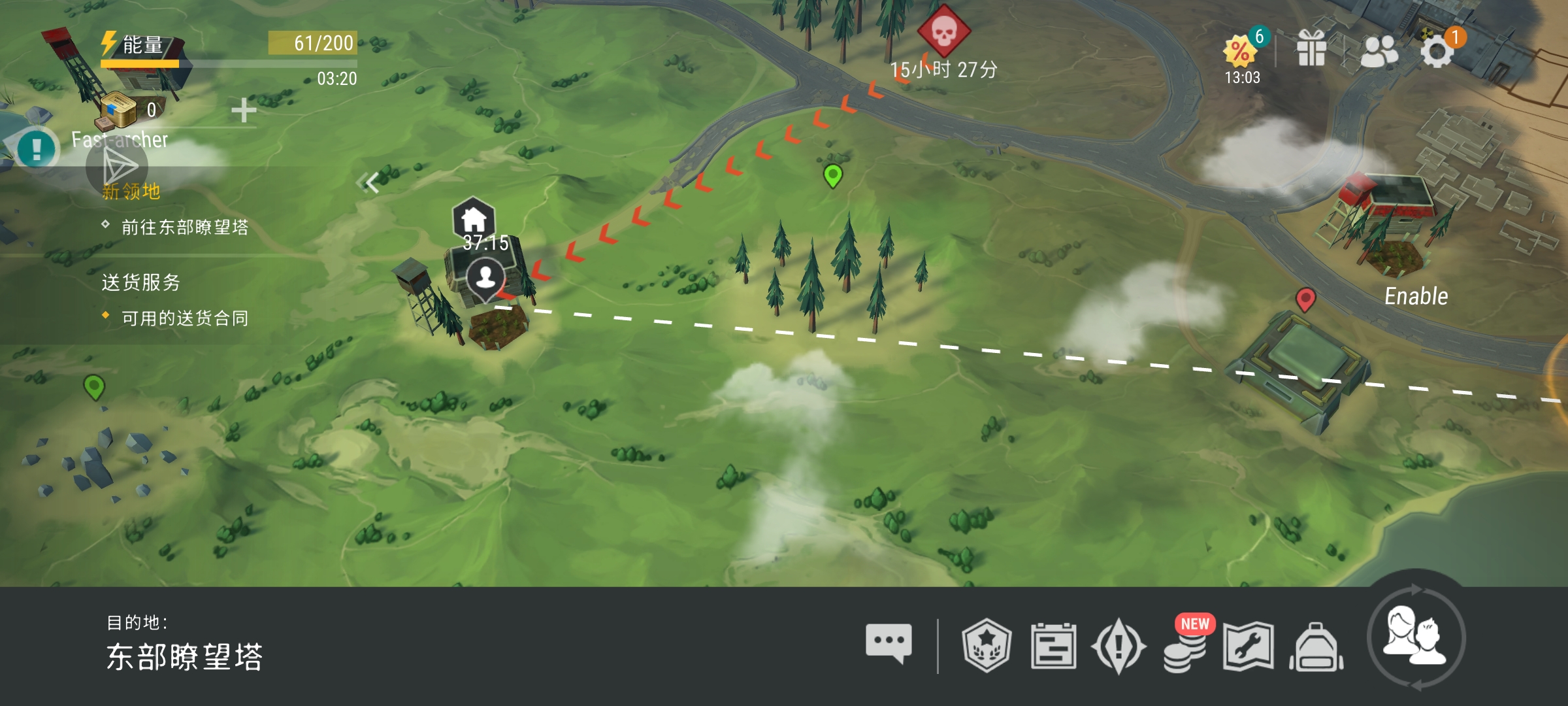Select the red location pin near bunker
The width and height of the screenshot is (1568, 706).
coord(1305,299)
